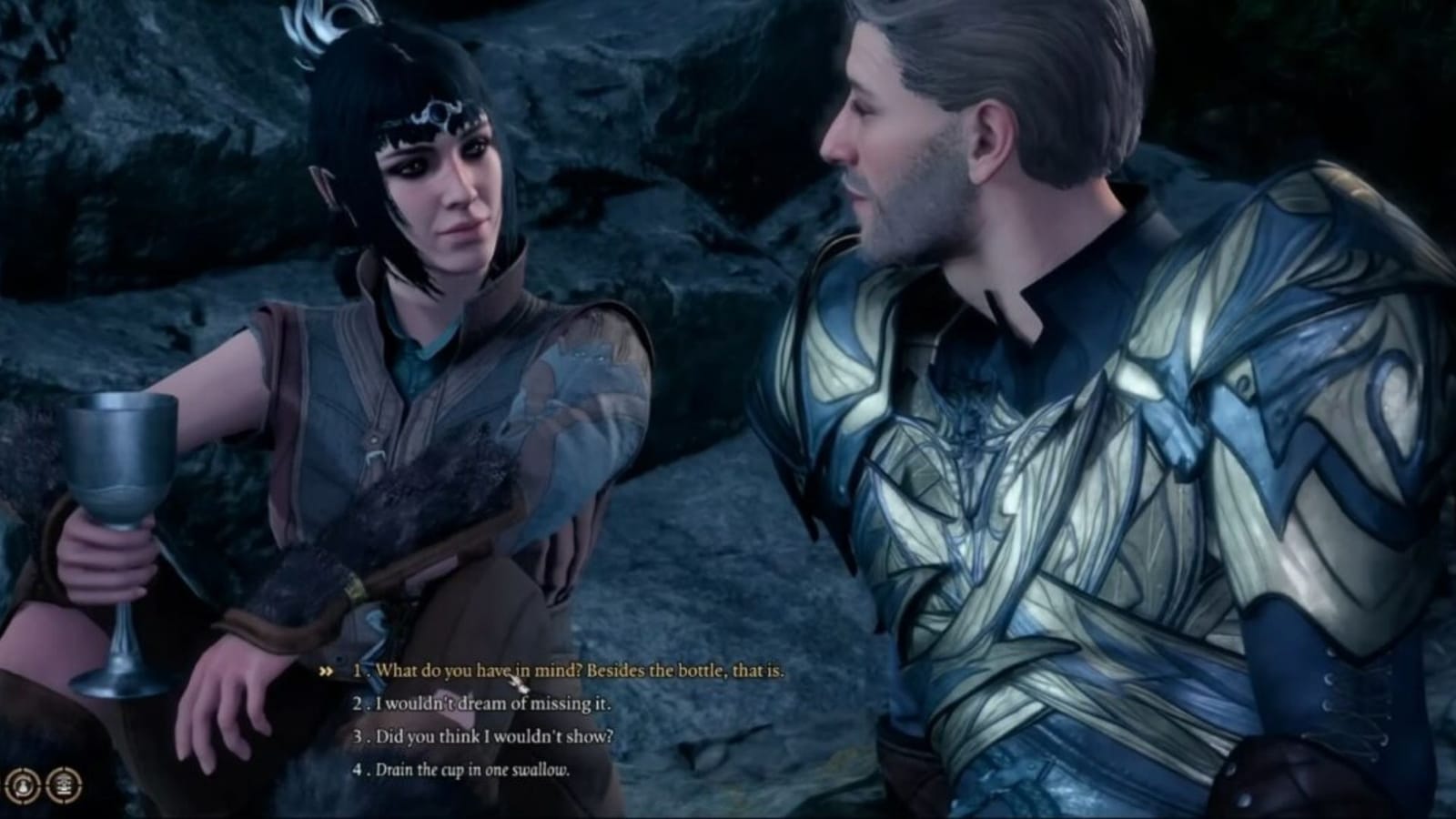Screen dimensions: 1456x819
Task: Click the kneeling figure icon in bottom-left corner
Action: 23,785
